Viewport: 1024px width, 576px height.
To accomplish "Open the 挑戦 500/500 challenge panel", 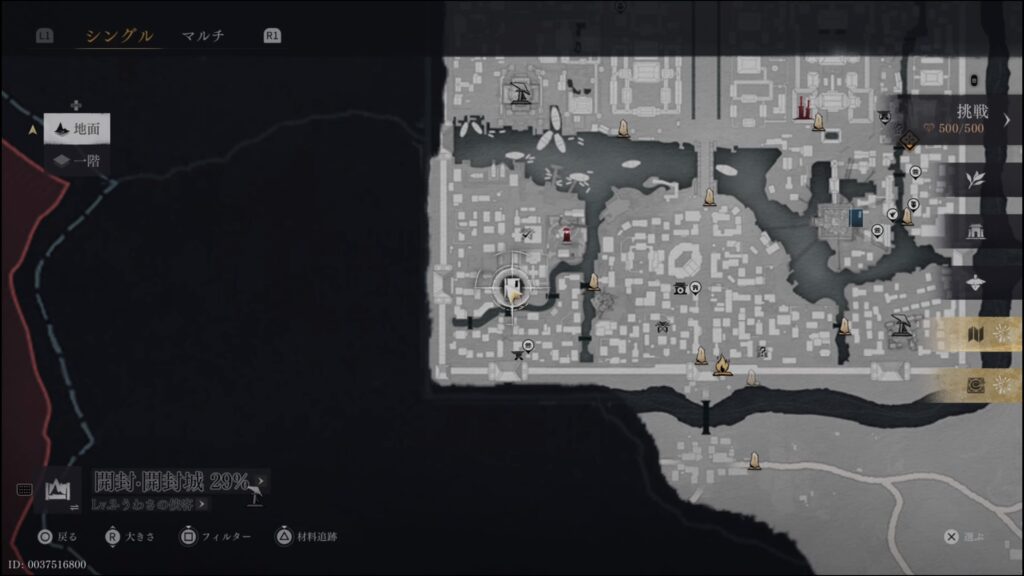I will pos(957,119).
